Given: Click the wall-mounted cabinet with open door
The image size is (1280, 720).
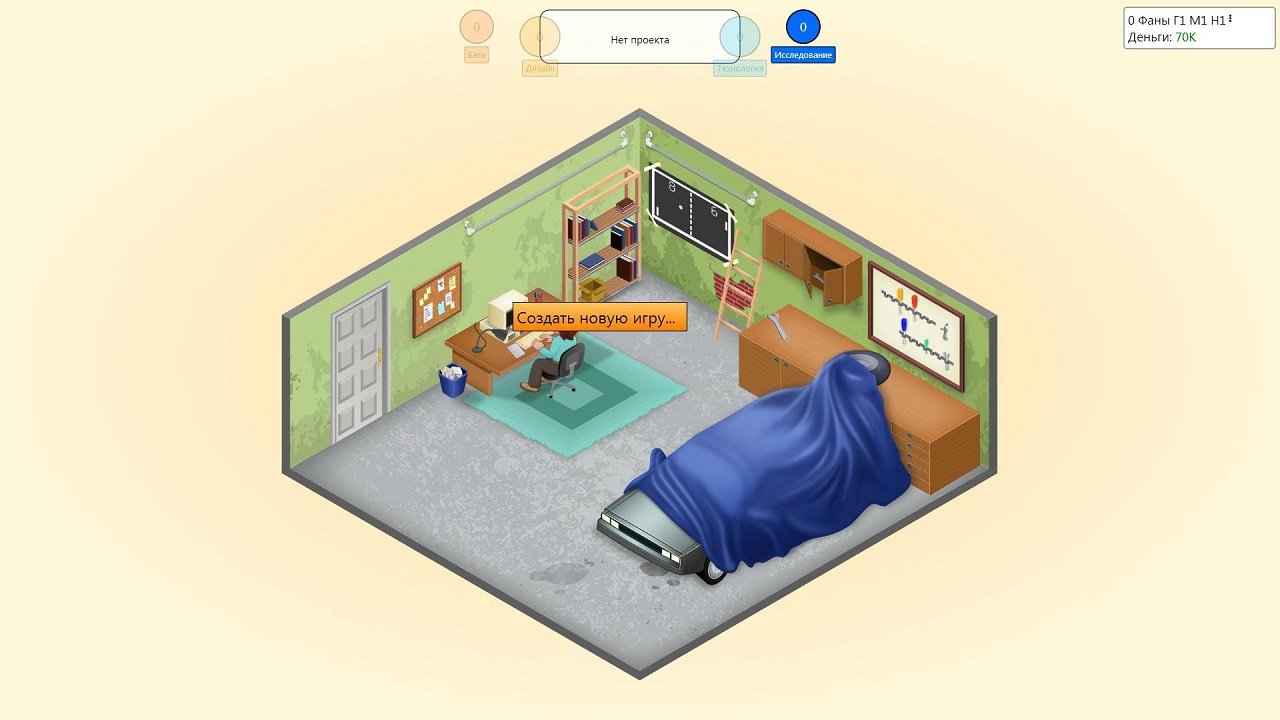Looking at the screenshot, I should coord(812,250).
